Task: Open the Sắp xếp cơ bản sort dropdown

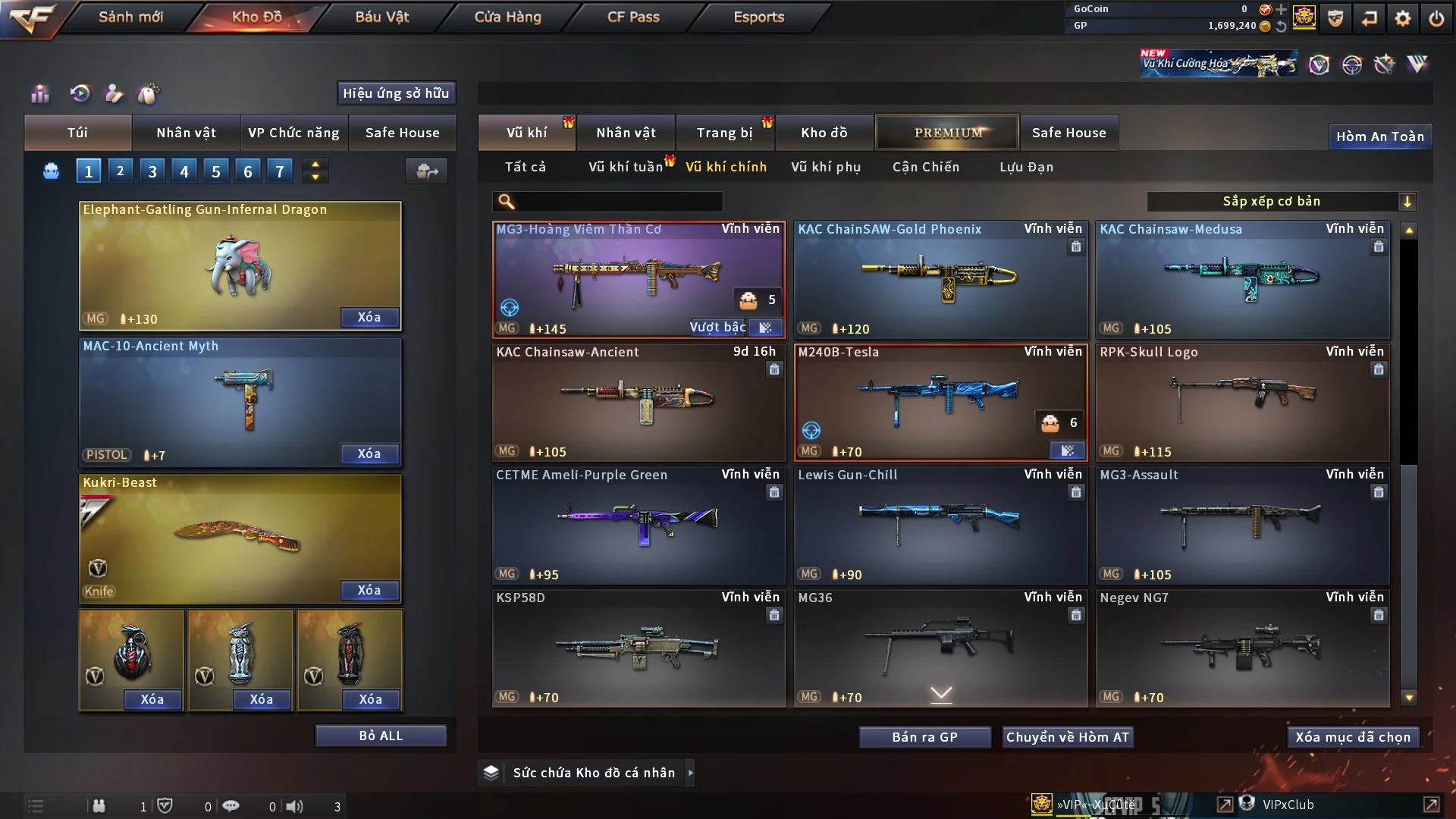Action: pos(1282,201)
